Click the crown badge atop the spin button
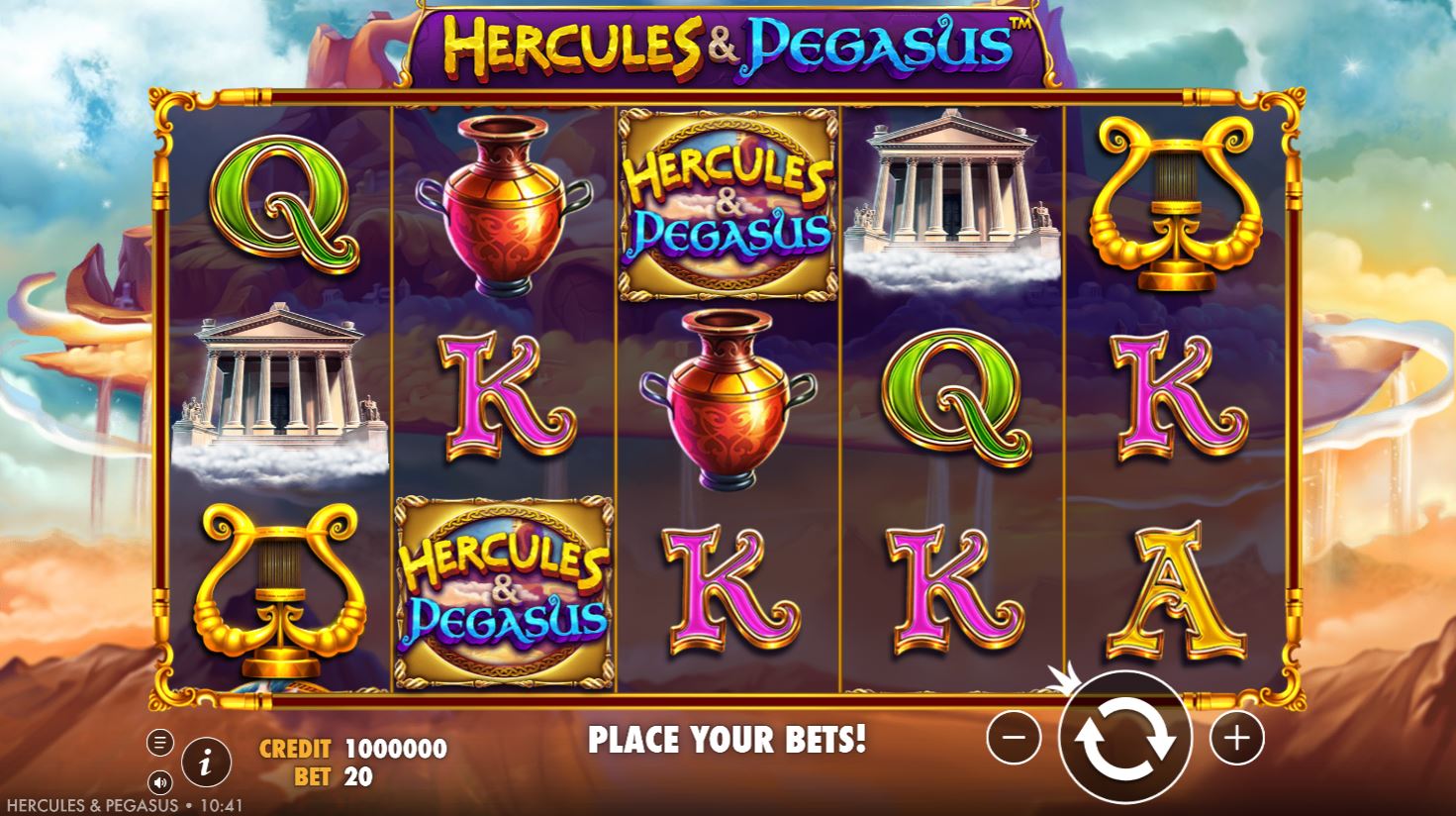Screen dimensions: 1456x816 pos(1068,677)
